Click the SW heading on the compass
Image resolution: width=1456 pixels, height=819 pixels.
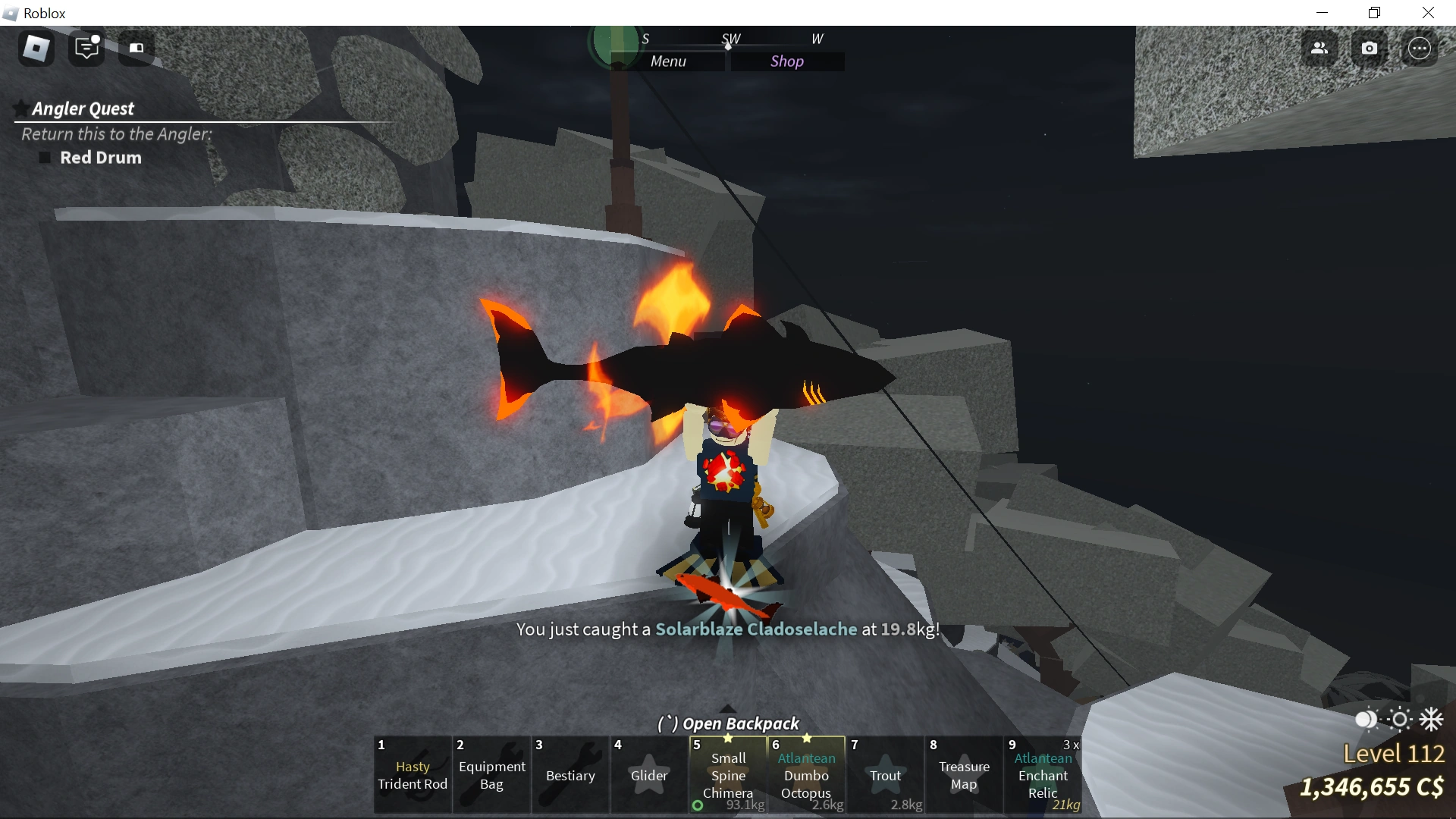point(731,38)
